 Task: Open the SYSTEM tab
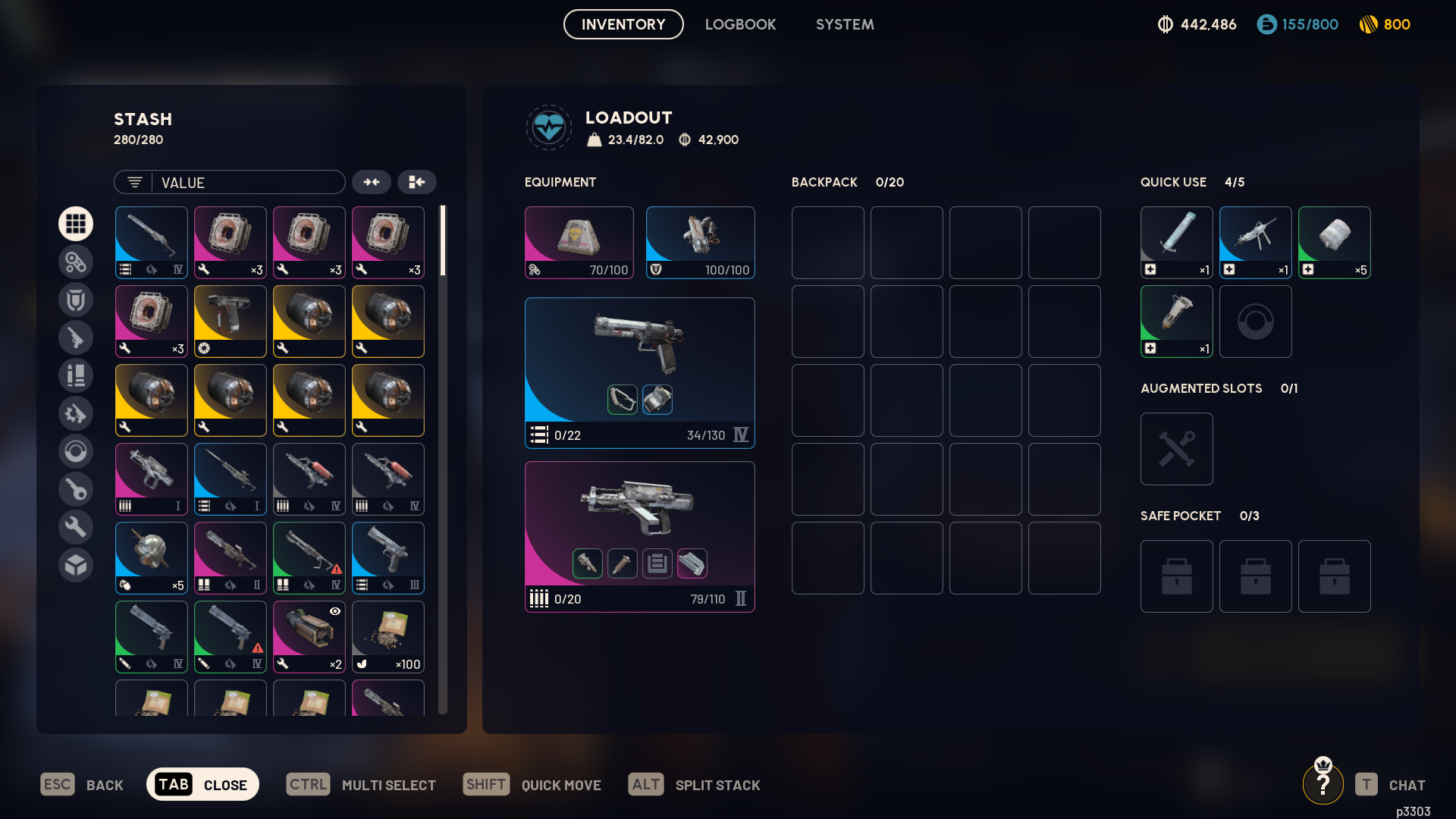pos(845,24)
